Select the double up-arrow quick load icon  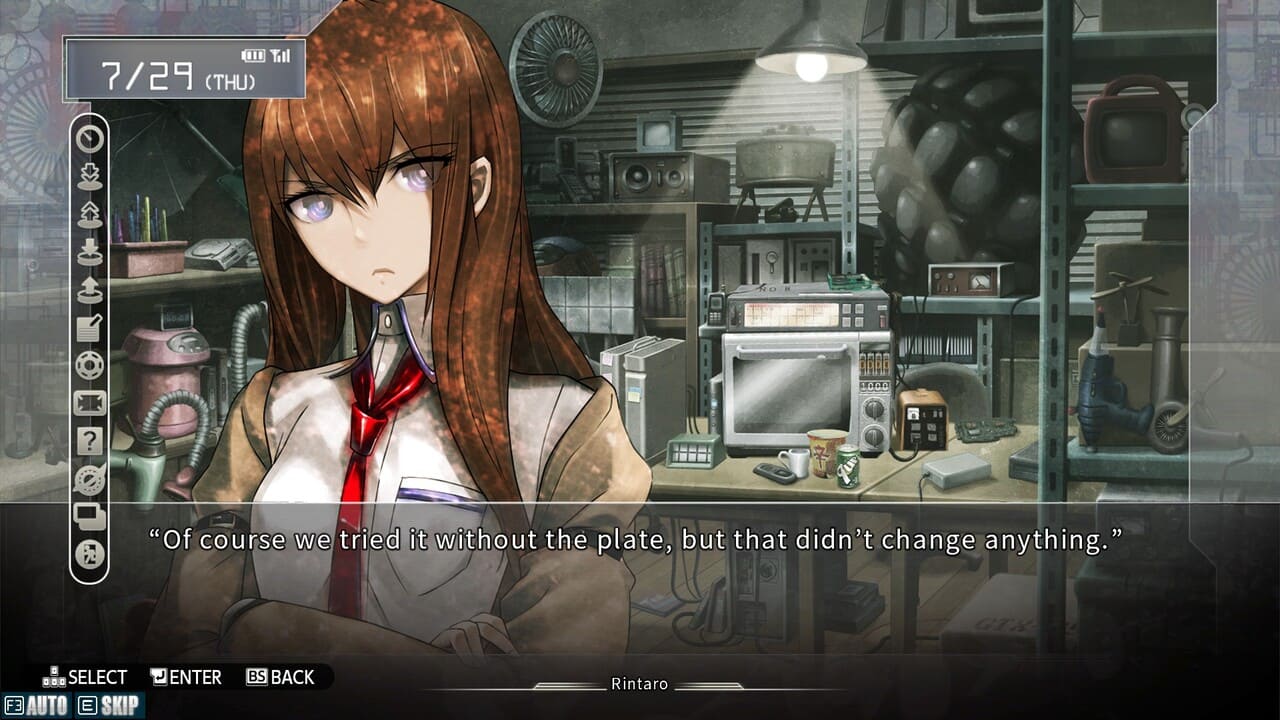pos(90,213)
